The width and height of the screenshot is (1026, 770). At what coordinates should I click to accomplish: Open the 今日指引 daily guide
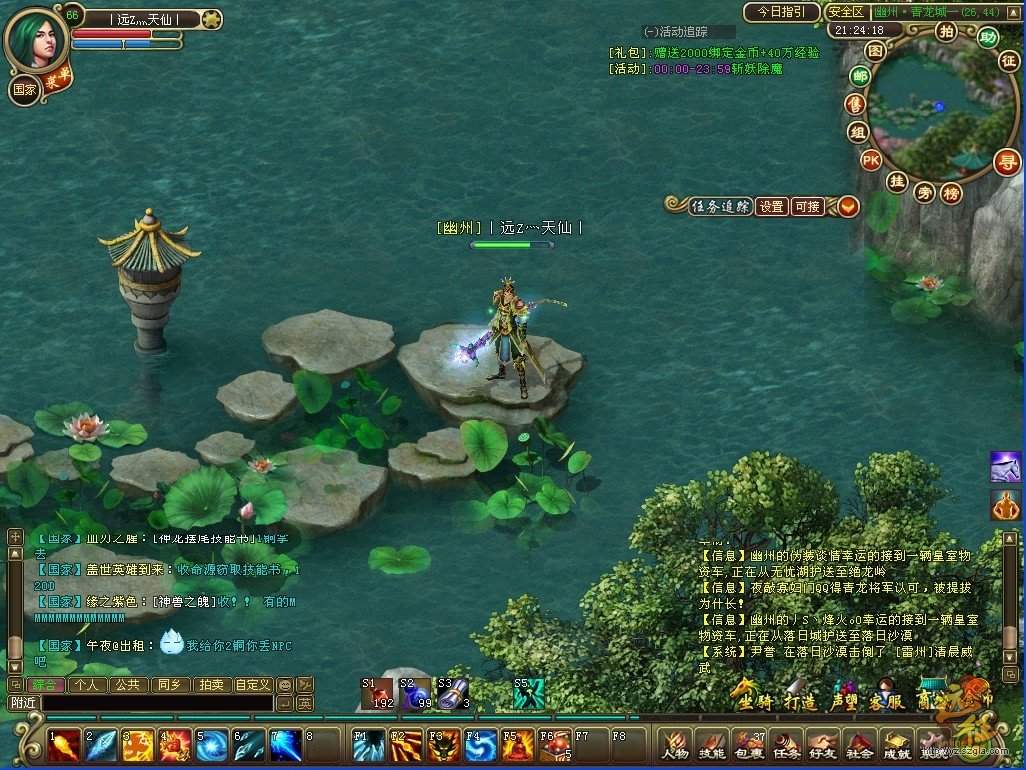click(x=781, y=12)
